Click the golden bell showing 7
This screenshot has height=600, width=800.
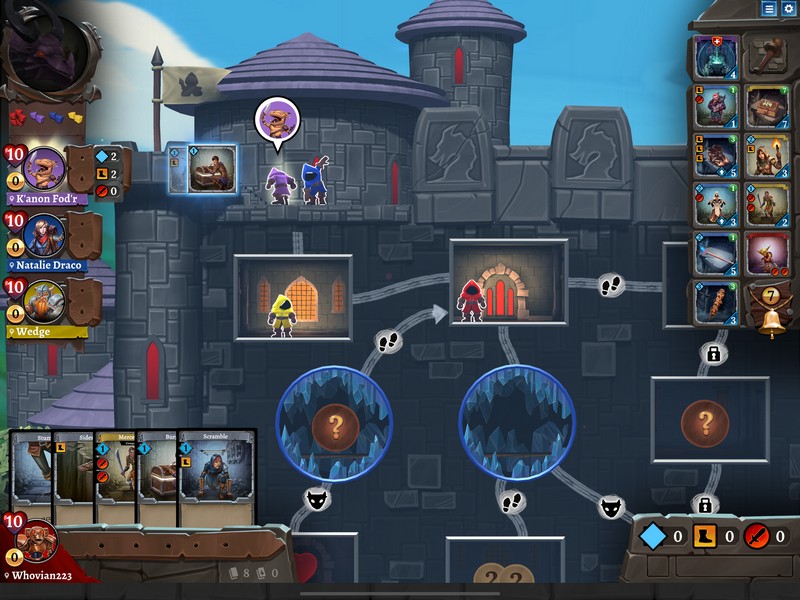click(770, 315)
